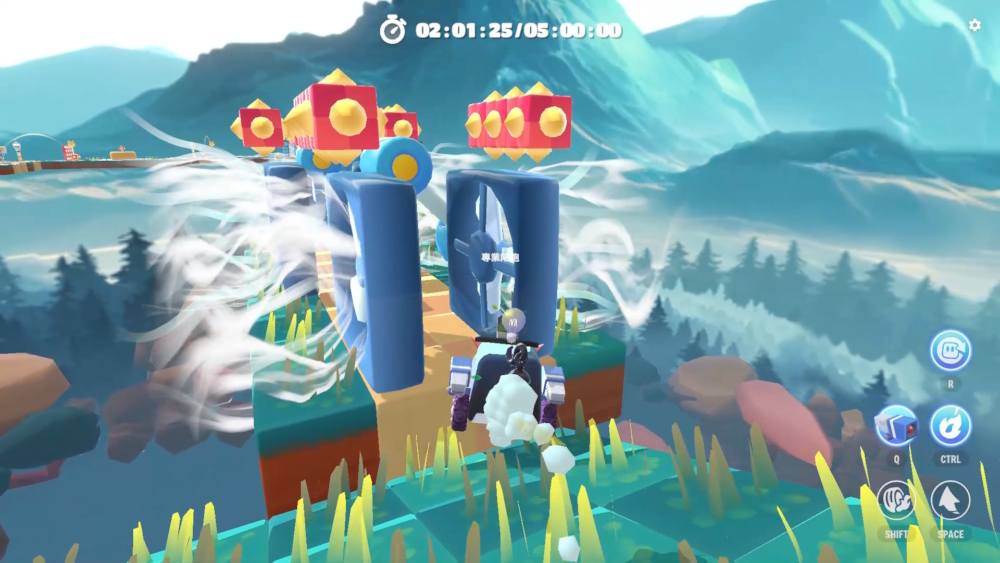Activate the grabbing hand ability icon
The width and height of the screenshot is (1000, 563).
[x=896, y=500]
